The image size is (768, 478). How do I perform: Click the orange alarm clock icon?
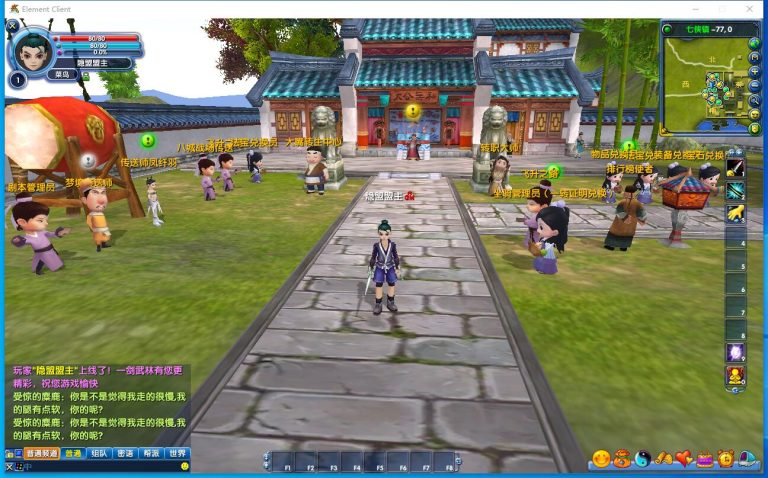726,459
